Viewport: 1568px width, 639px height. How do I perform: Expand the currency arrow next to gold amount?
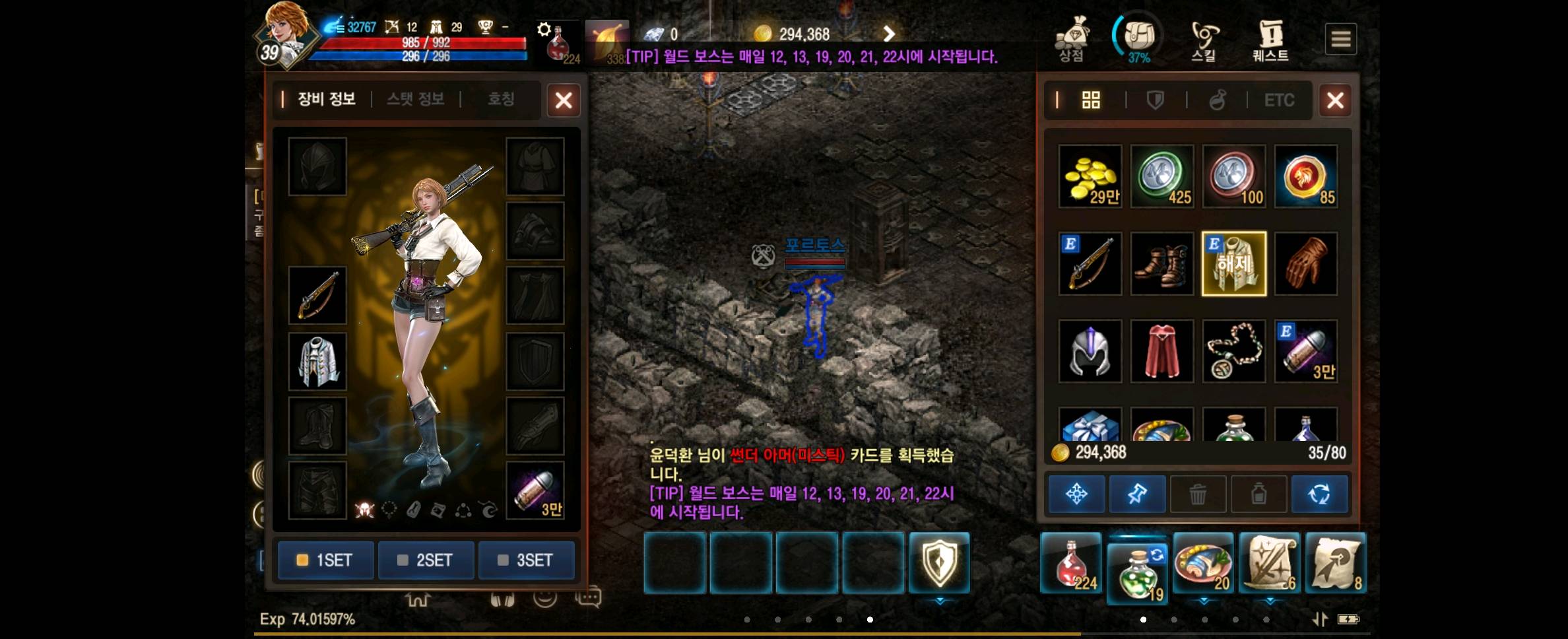tap(888, 33)
